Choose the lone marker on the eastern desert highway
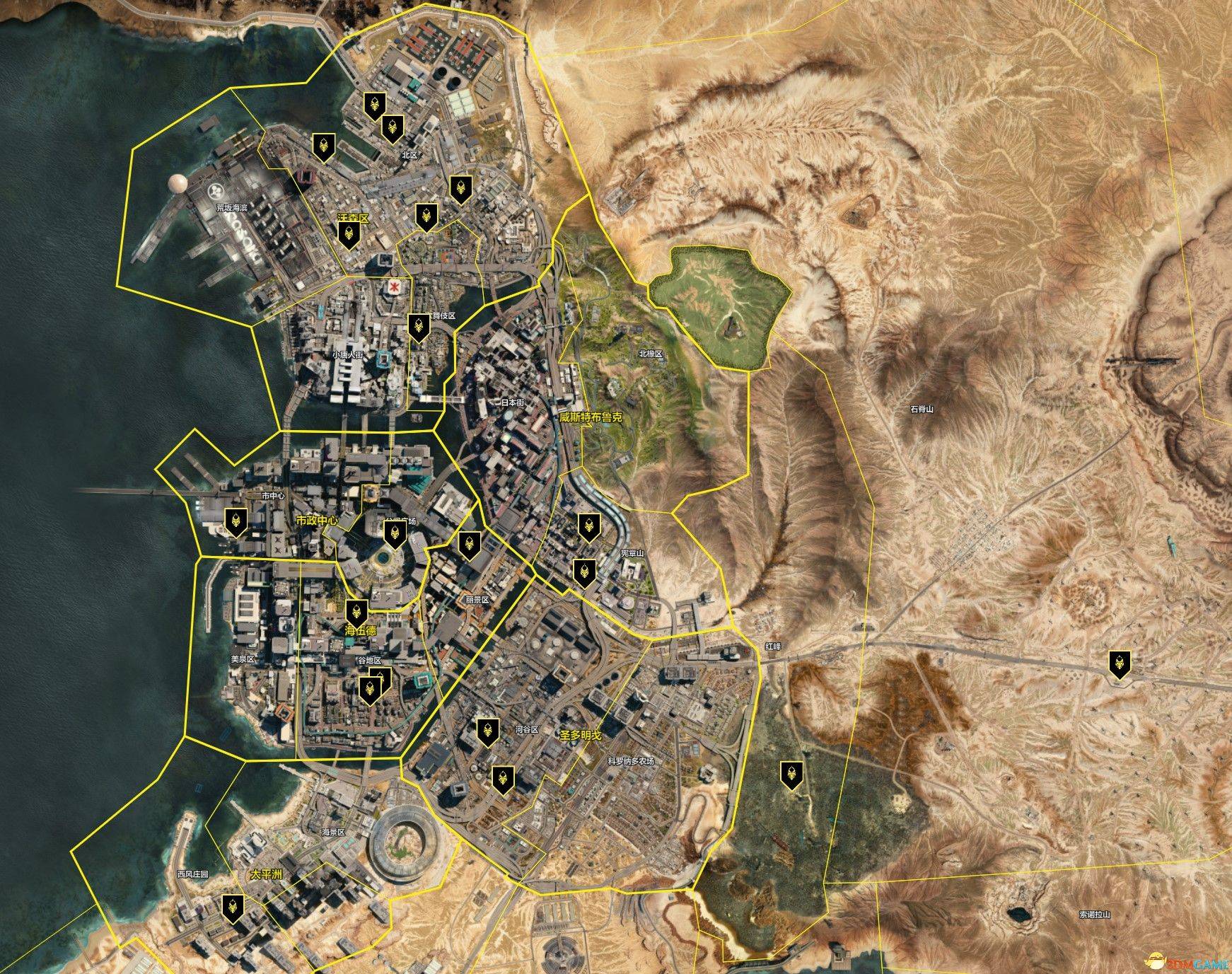 click(x=1120, y=664)
